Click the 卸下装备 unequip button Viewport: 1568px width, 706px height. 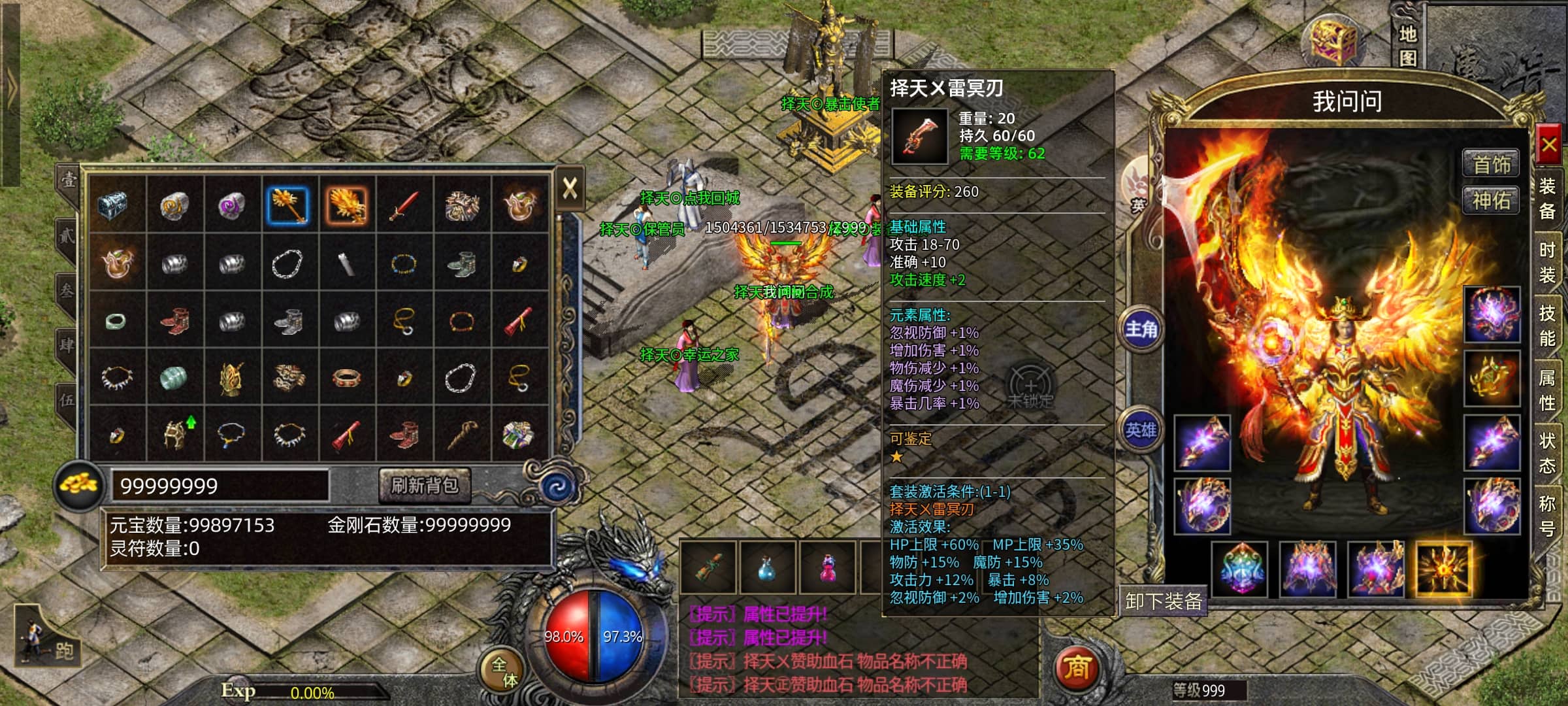coord(1164,601)
